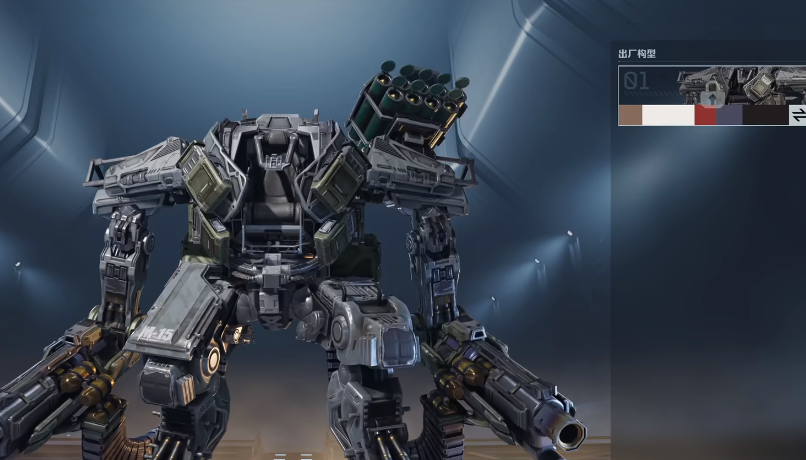Choose the white color swatch
Viewport: 806px width, 460px height.
[668, 116]
